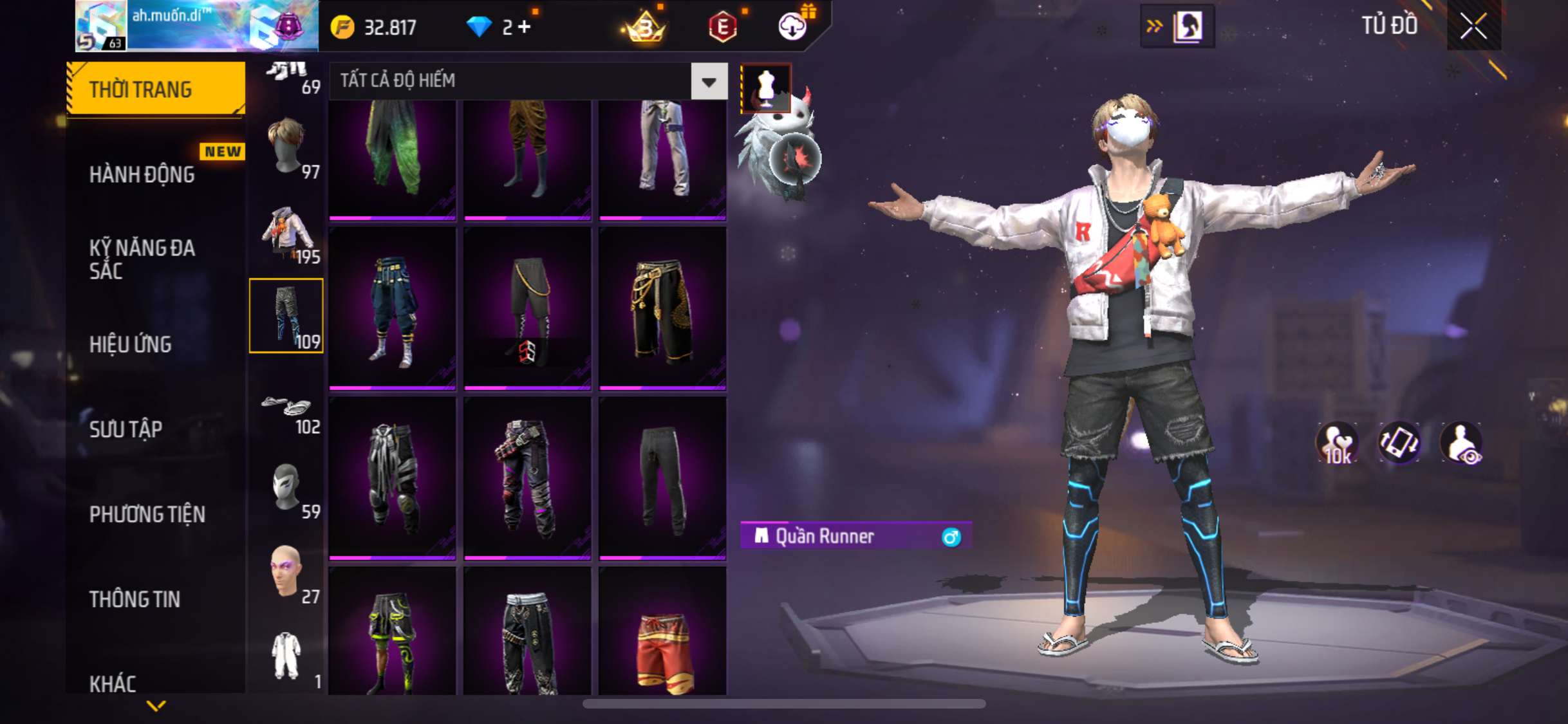The height and width of the screenshot is (724, 1568).
Task: Choose the blue baggy pants with yellow stripes
Action: click(393, 310)
